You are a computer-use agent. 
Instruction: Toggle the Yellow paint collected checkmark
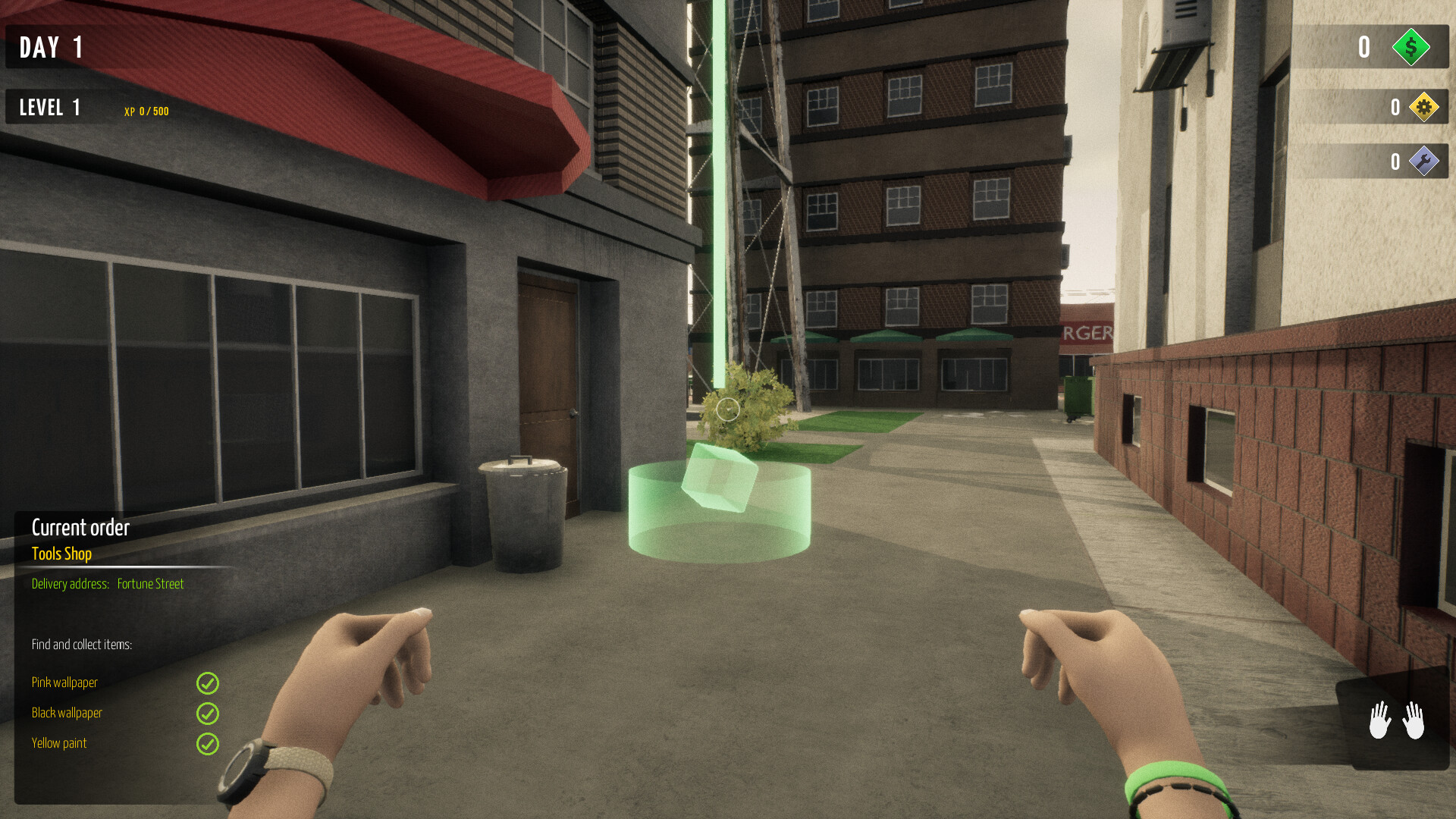pyautogui.click(x=207, y=744)
